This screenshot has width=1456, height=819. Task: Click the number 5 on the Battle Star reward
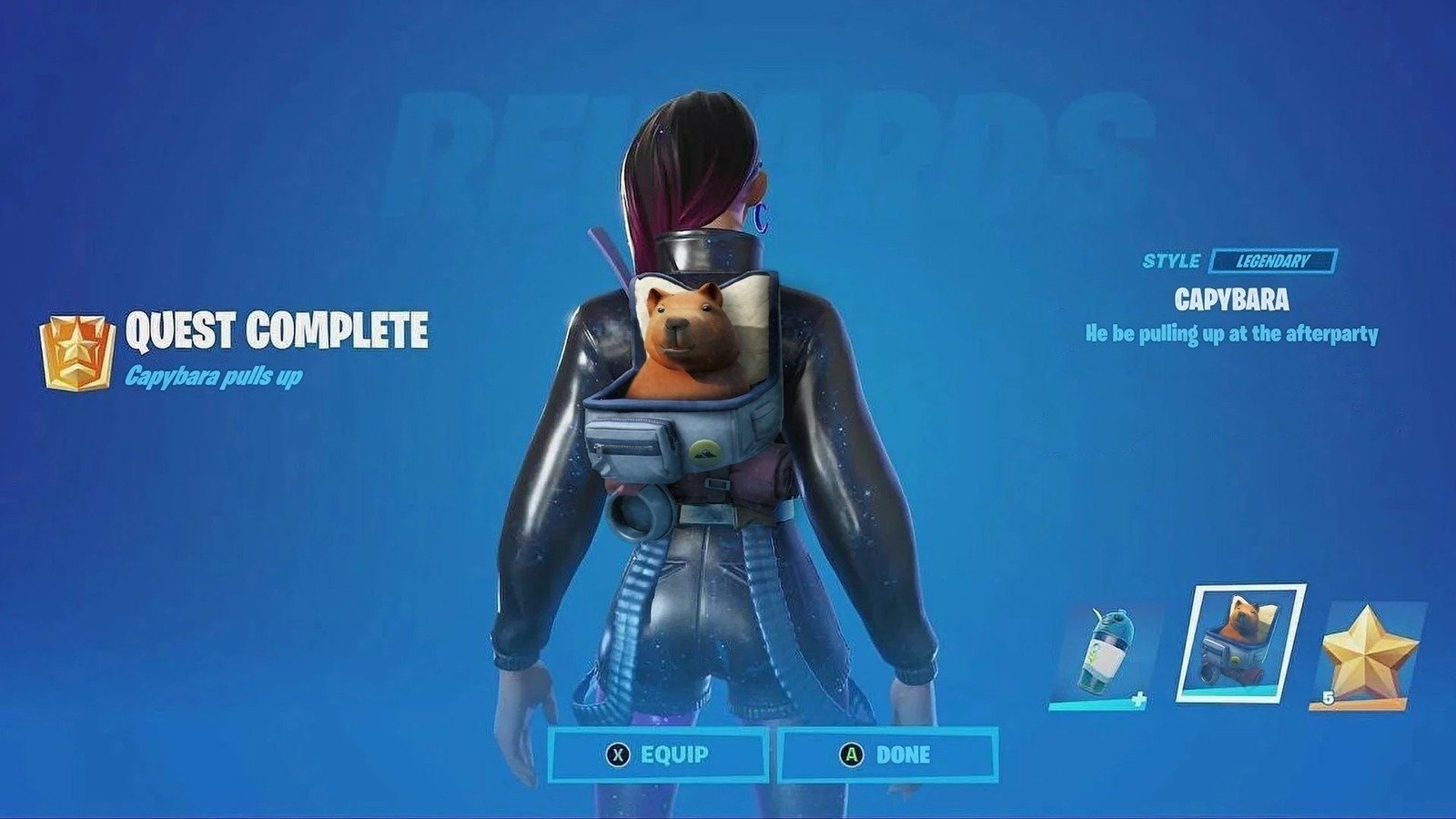1330,695
